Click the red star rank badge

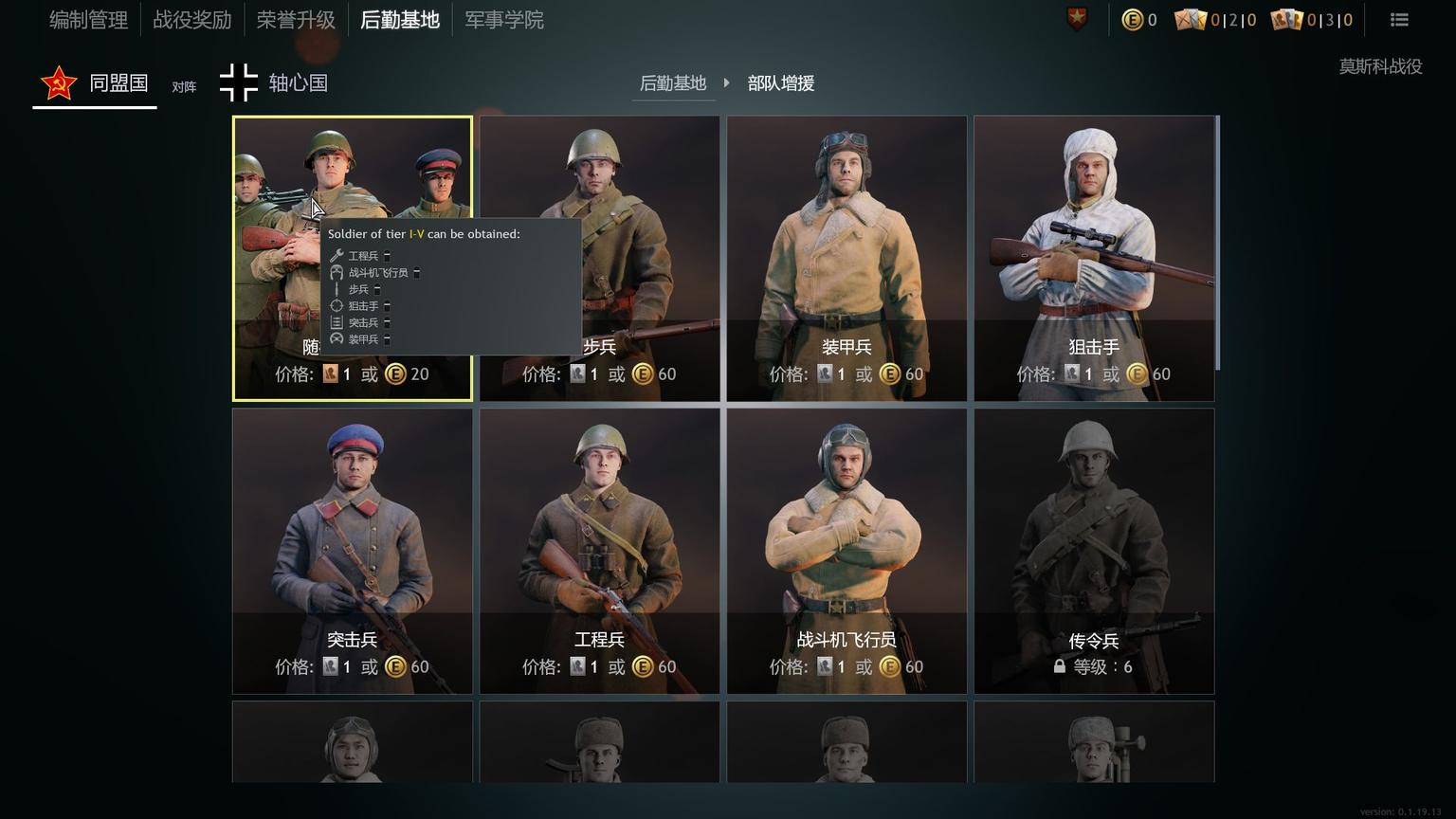pos(1078,19)
